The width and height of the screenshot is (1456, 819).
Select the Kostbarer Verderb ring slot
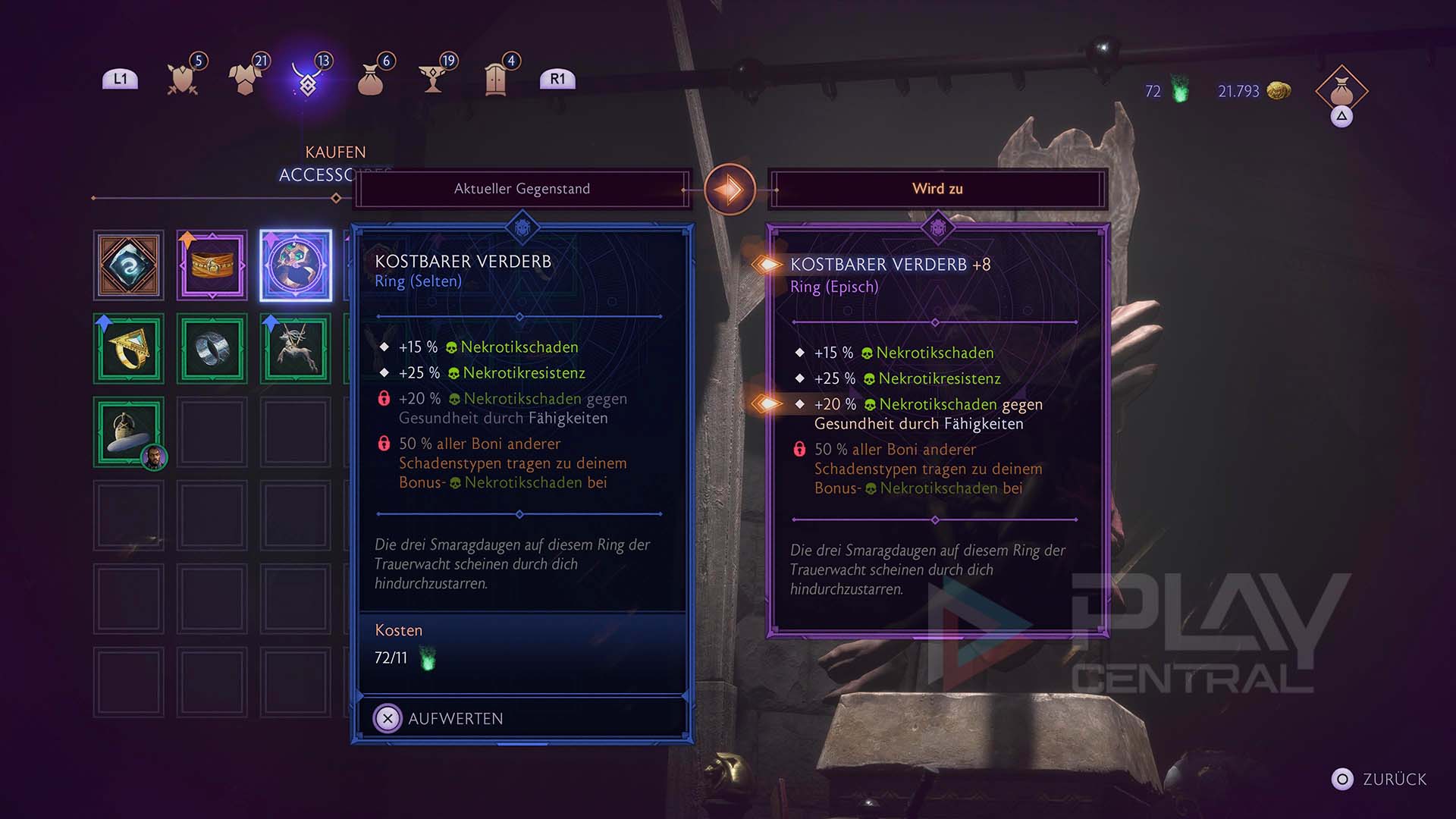point(296,265)
